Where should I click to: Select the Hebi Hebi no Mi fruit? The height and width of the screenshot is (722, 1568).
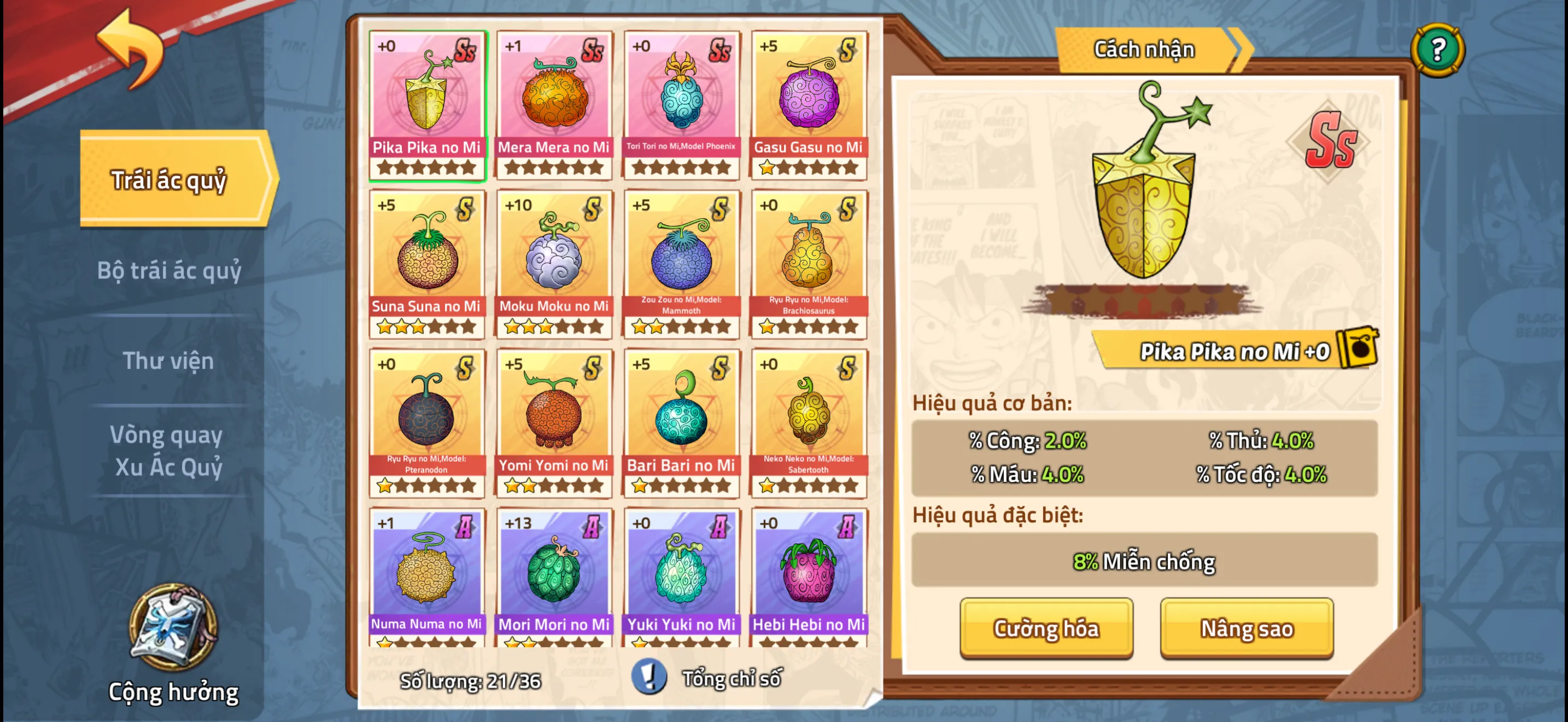point(809,577)
